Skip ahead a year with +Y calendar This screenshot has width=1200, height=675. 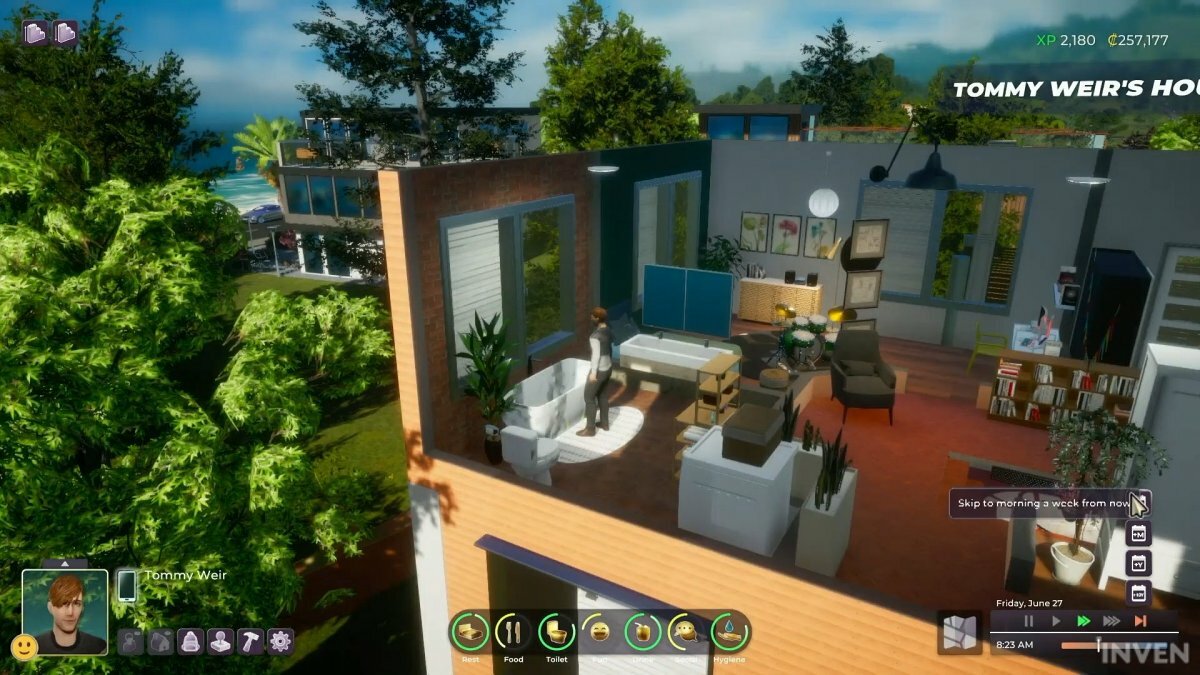point(1138,563)
